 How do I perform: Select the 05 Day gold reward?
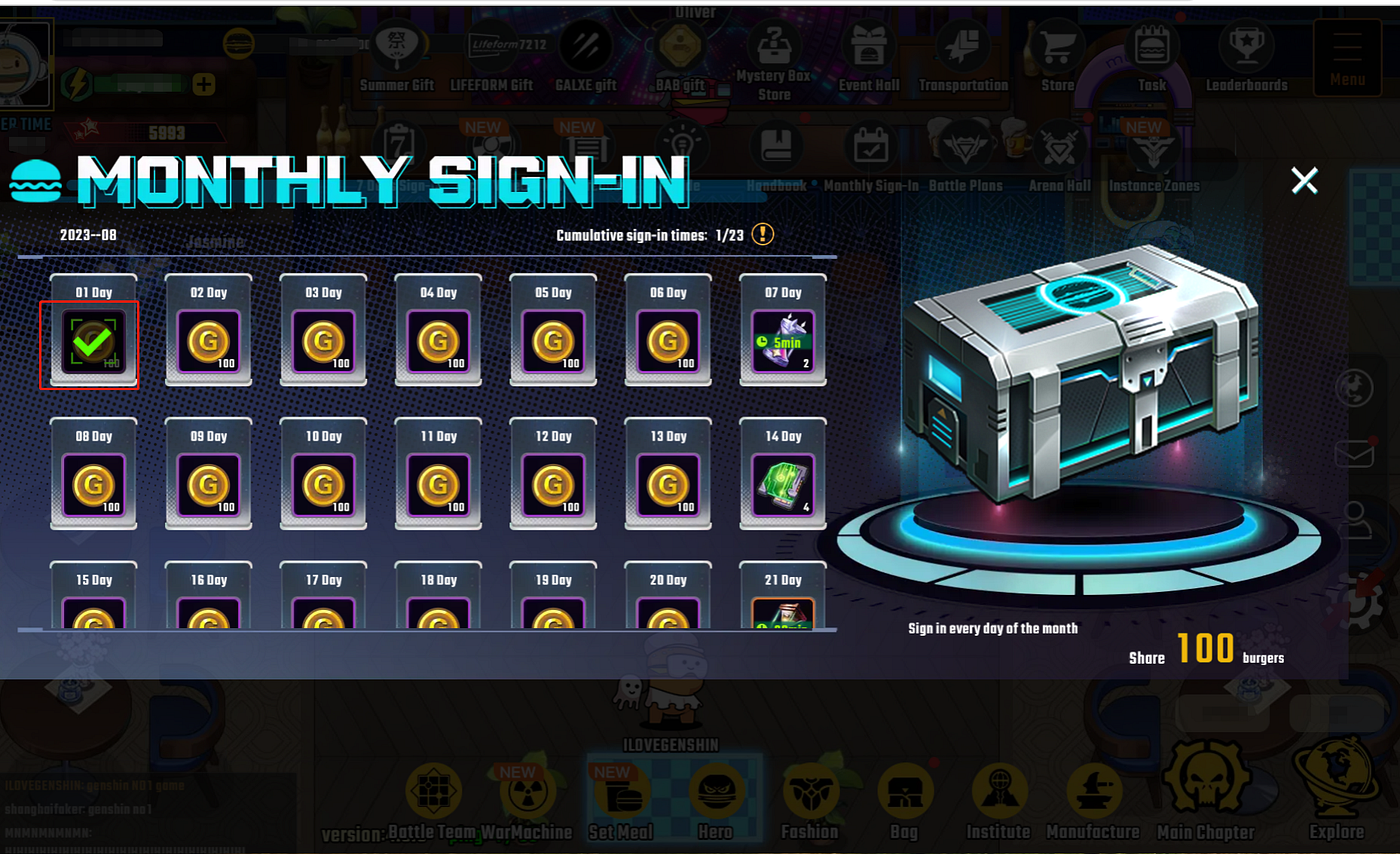pos(553,342)
